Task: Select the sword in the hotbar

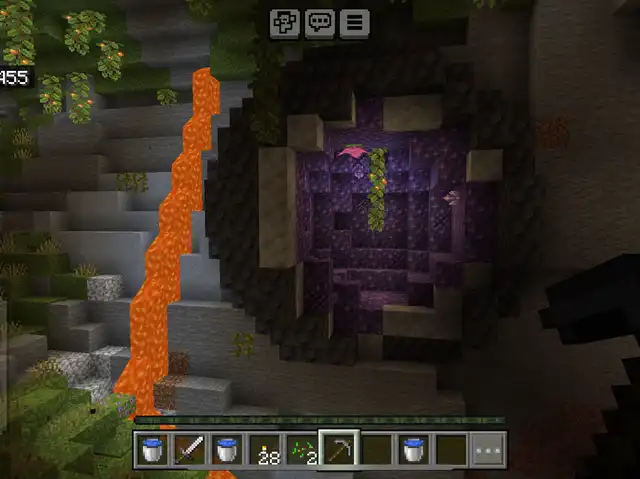Action: pos(189,450)
